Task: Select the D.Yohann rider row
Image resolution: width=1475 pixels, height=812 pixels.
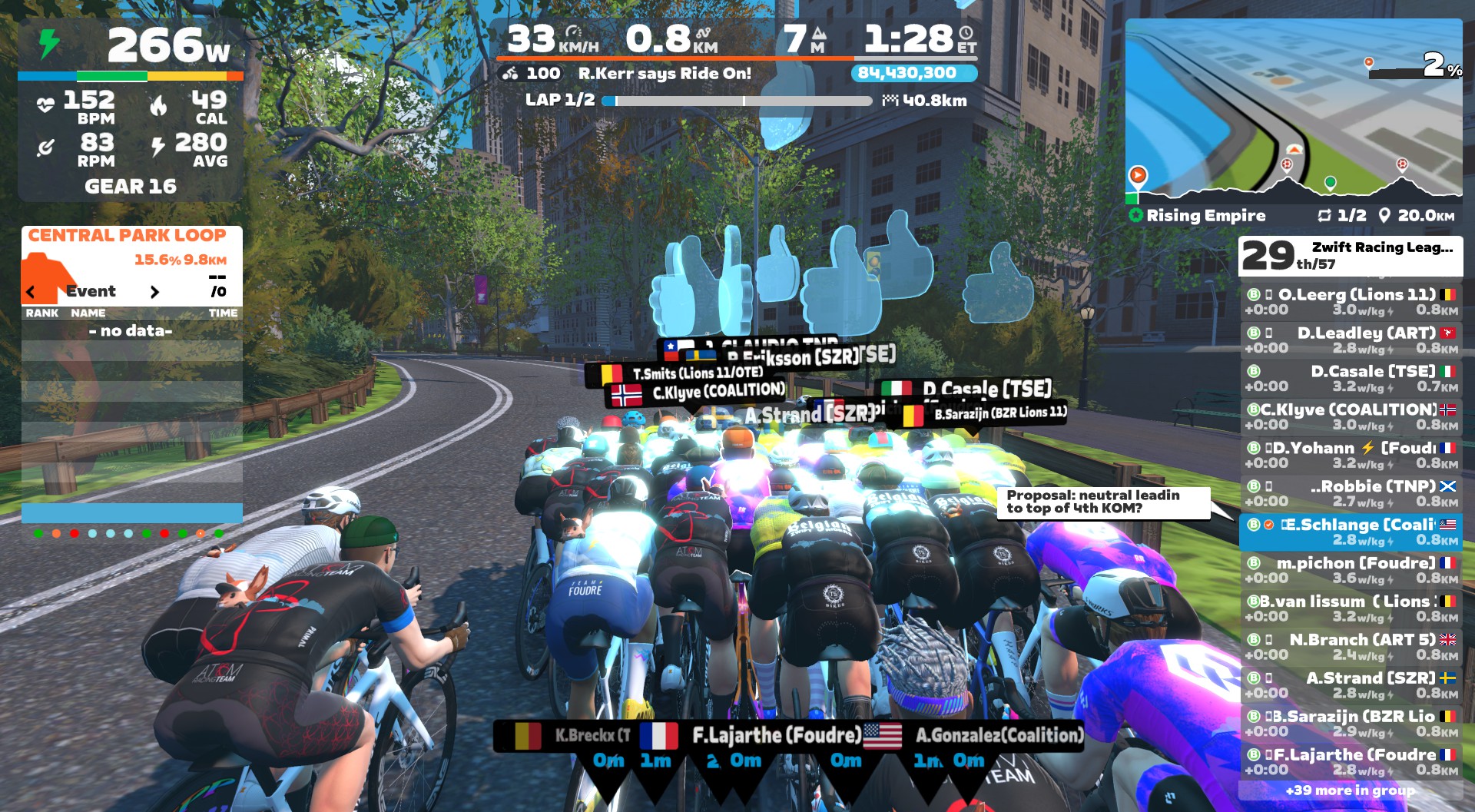Action: (1351, 456)
